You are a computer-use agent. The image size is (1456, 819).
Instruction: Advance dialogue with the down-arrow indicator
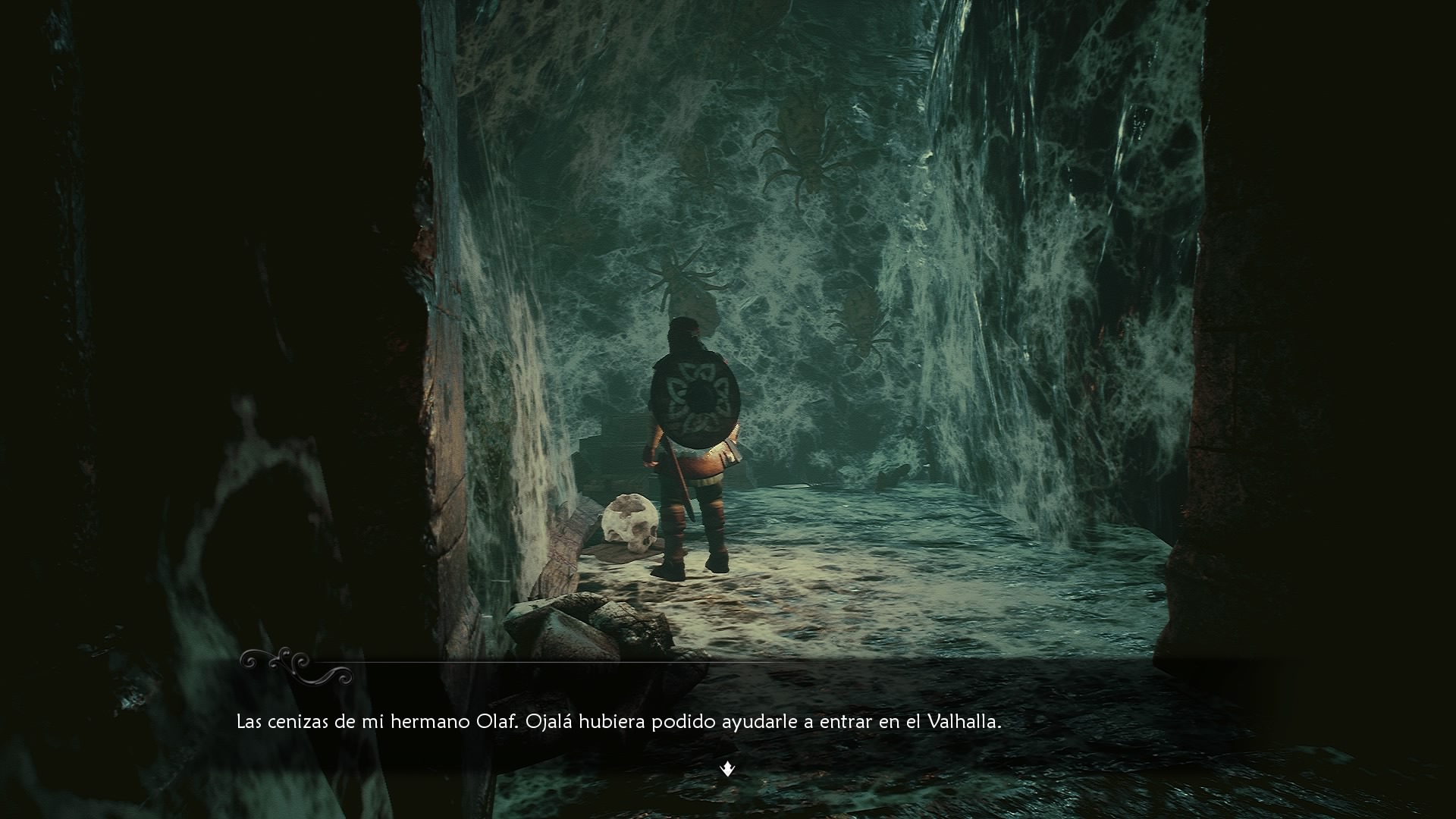[x=727, y=770]
